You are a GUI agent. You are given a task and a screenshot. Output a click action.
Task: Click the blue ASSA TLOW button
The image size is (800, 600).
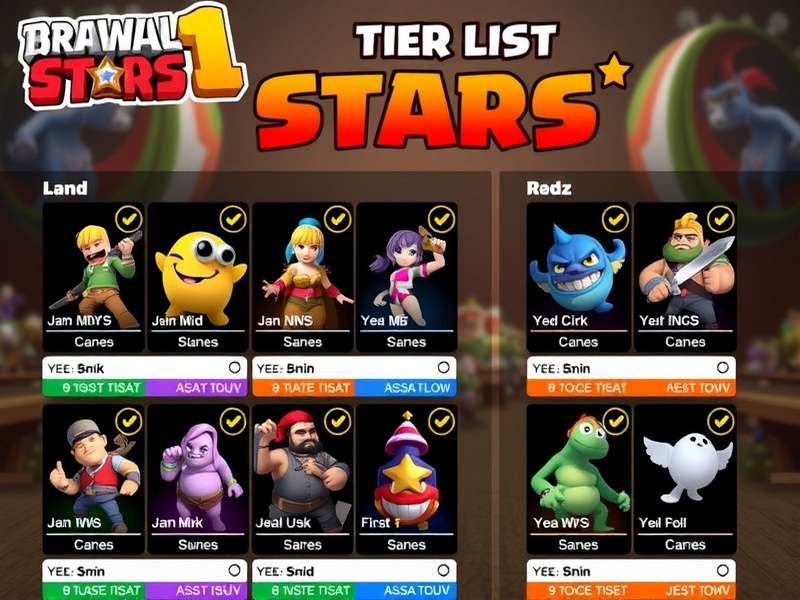(x=406, y=388)
